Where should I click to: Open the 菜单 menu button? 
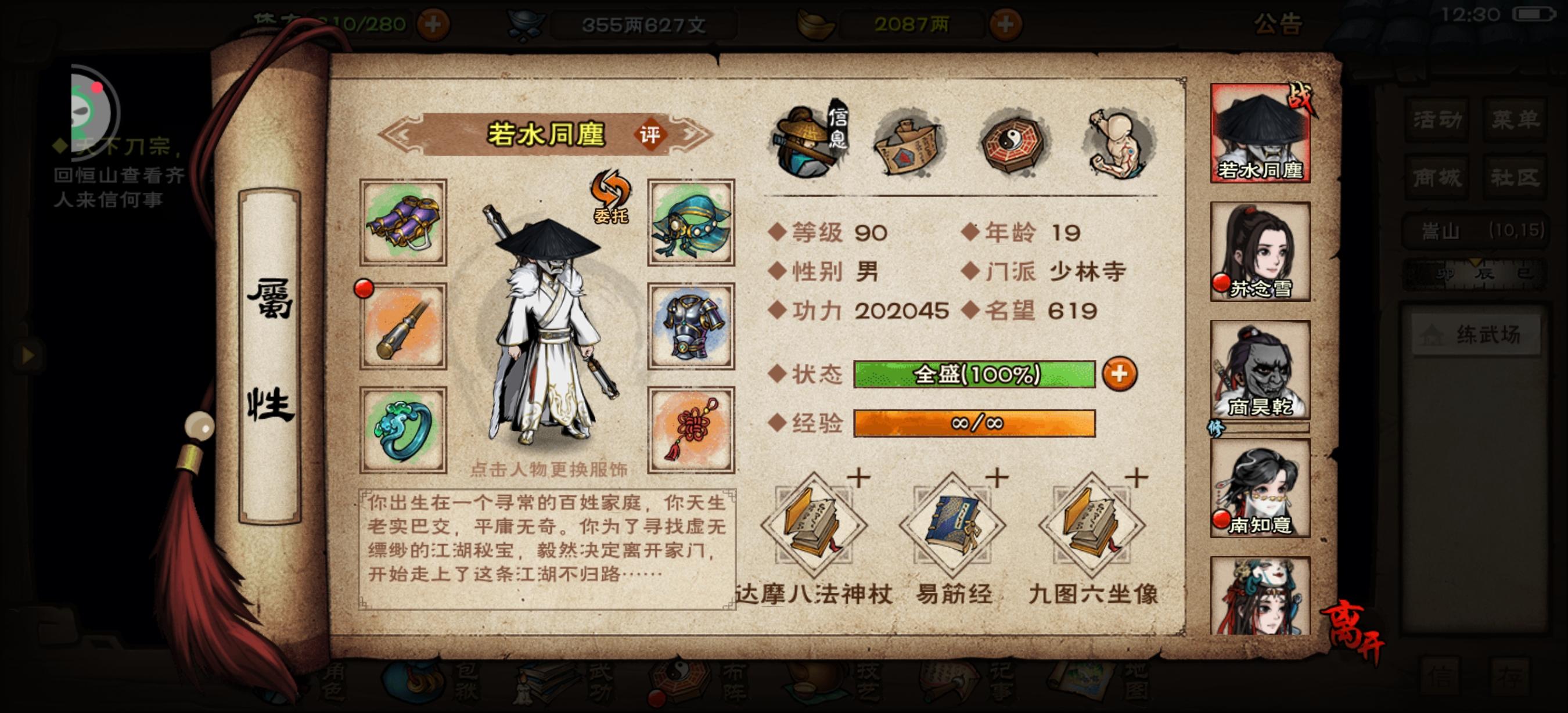click(1515, 119)
